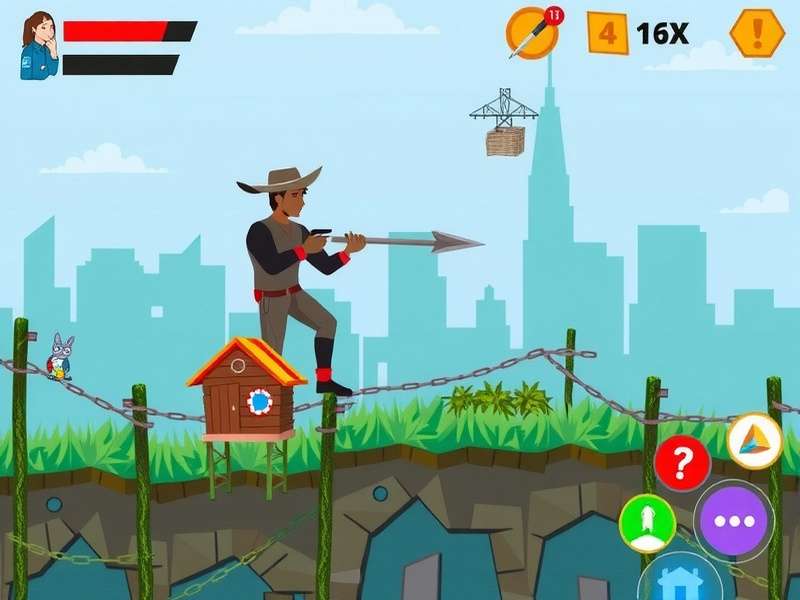Click the colorful triangle gem button

pyautogui.click(x=754, y=441)
